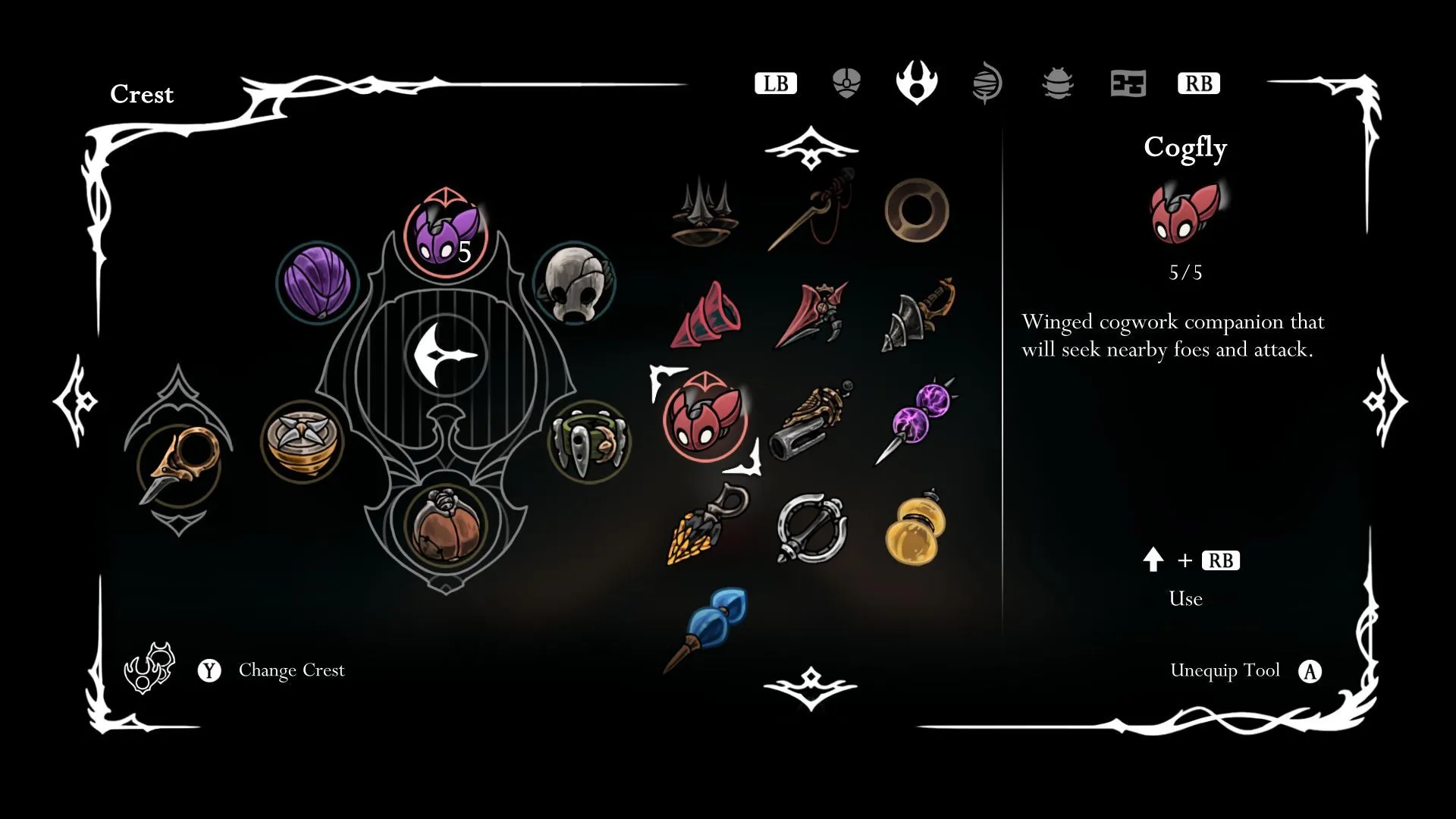The width and height of the screenshot is (1456, 819).
Task: Change Crest using the bottom-left option
Action: pyautogui.click(x=291, y=670)
